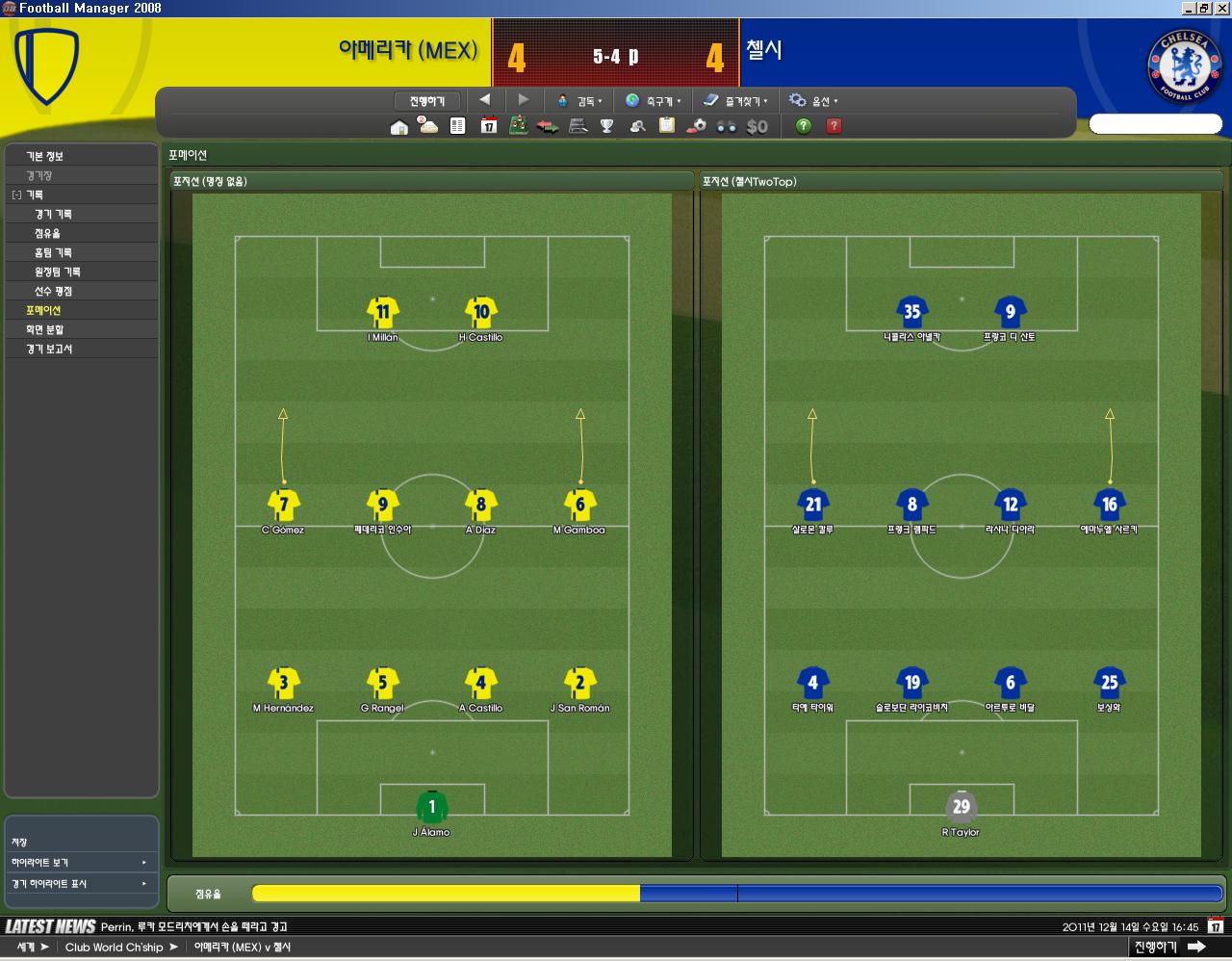Open the 즐겨찾기 bookmarks dropdown

735,101
